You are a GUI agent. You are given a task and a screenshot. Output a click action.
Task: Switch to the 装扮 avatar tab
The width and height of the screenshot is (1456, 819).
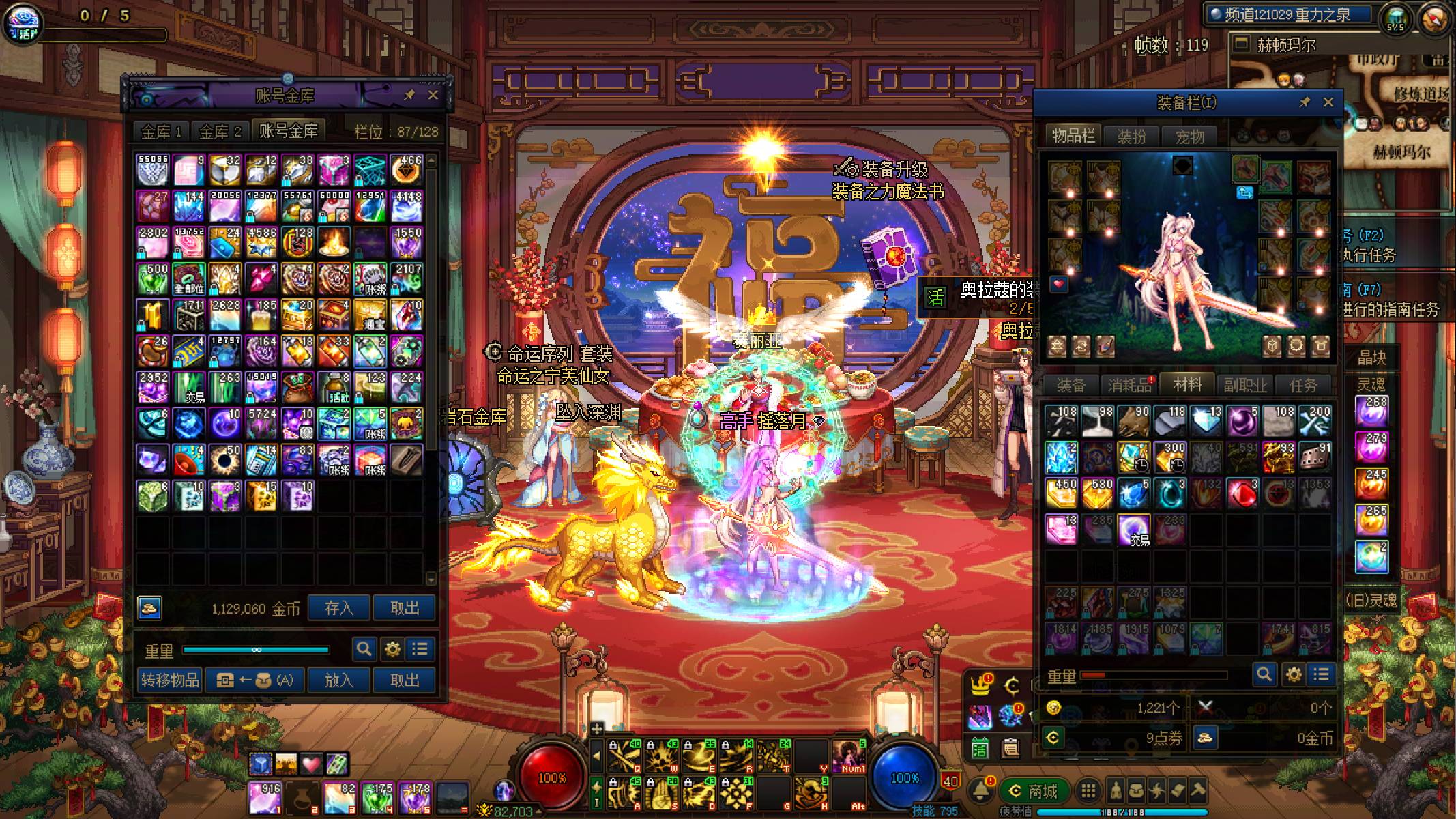[x=1131, y=136]
